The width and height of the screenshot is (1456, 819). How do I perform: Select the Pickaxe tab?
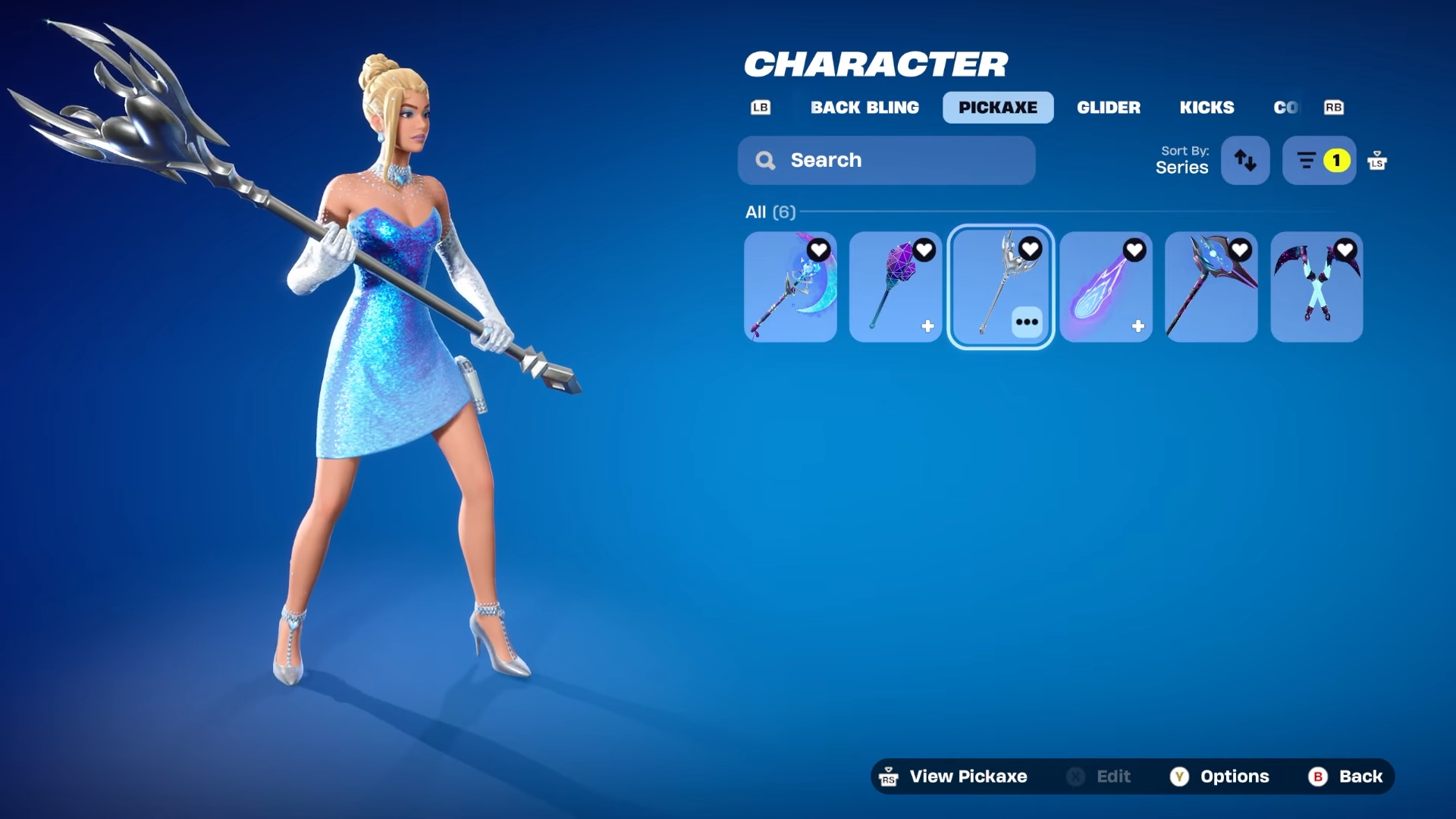(997, 108)
